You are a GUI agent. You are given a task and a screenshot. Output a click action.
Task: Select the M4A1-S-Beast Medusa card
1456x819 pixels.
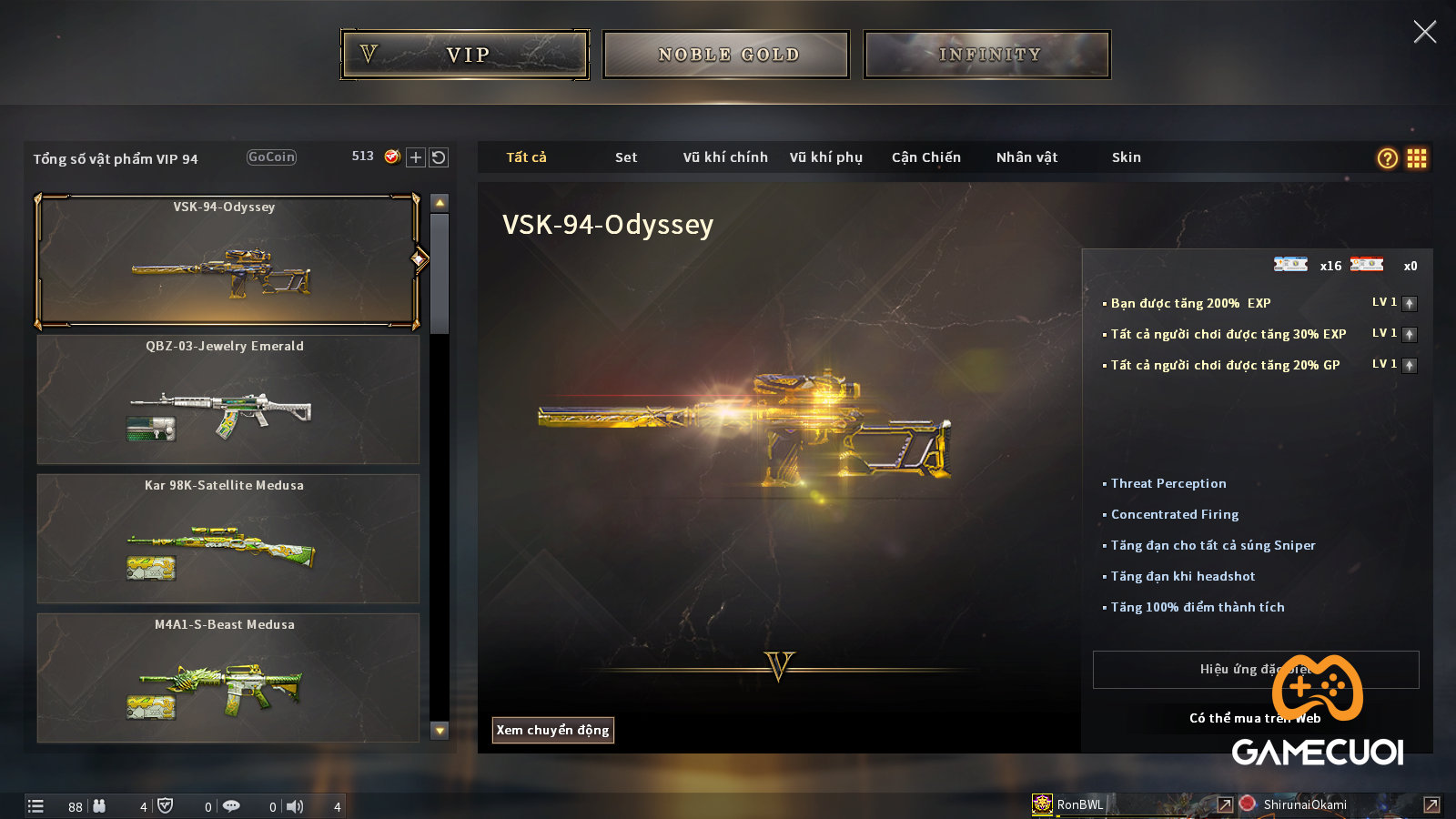[x=227, y=678]
